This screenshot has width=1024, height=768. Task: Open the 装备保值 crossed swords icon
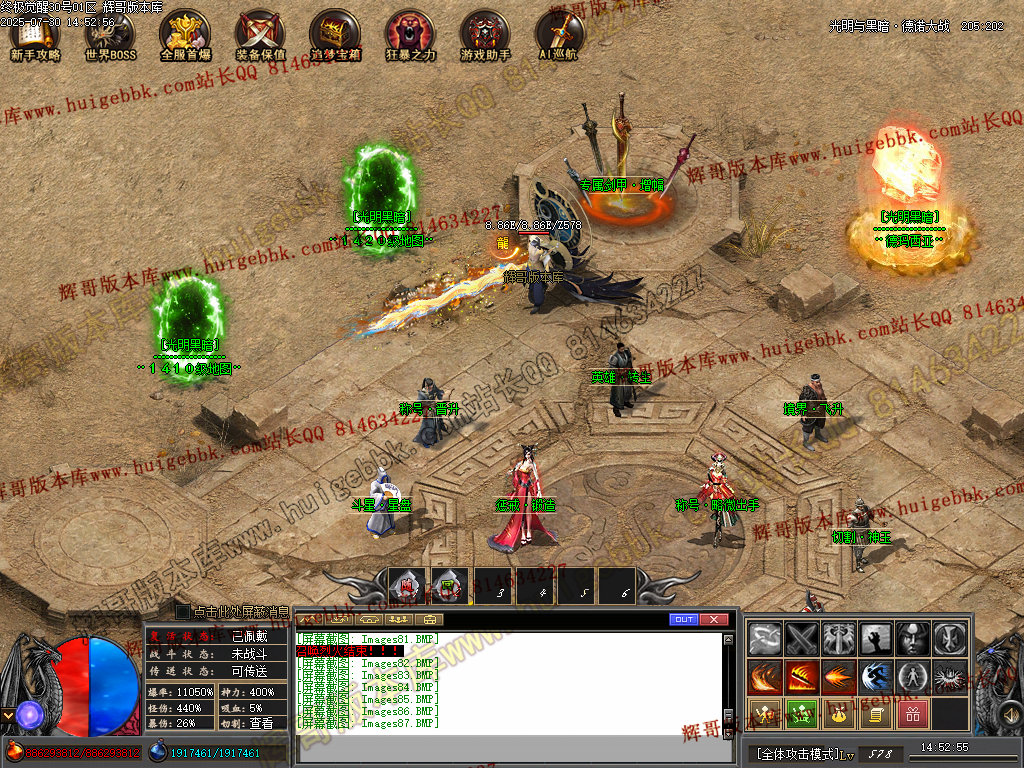pos(260,36)
